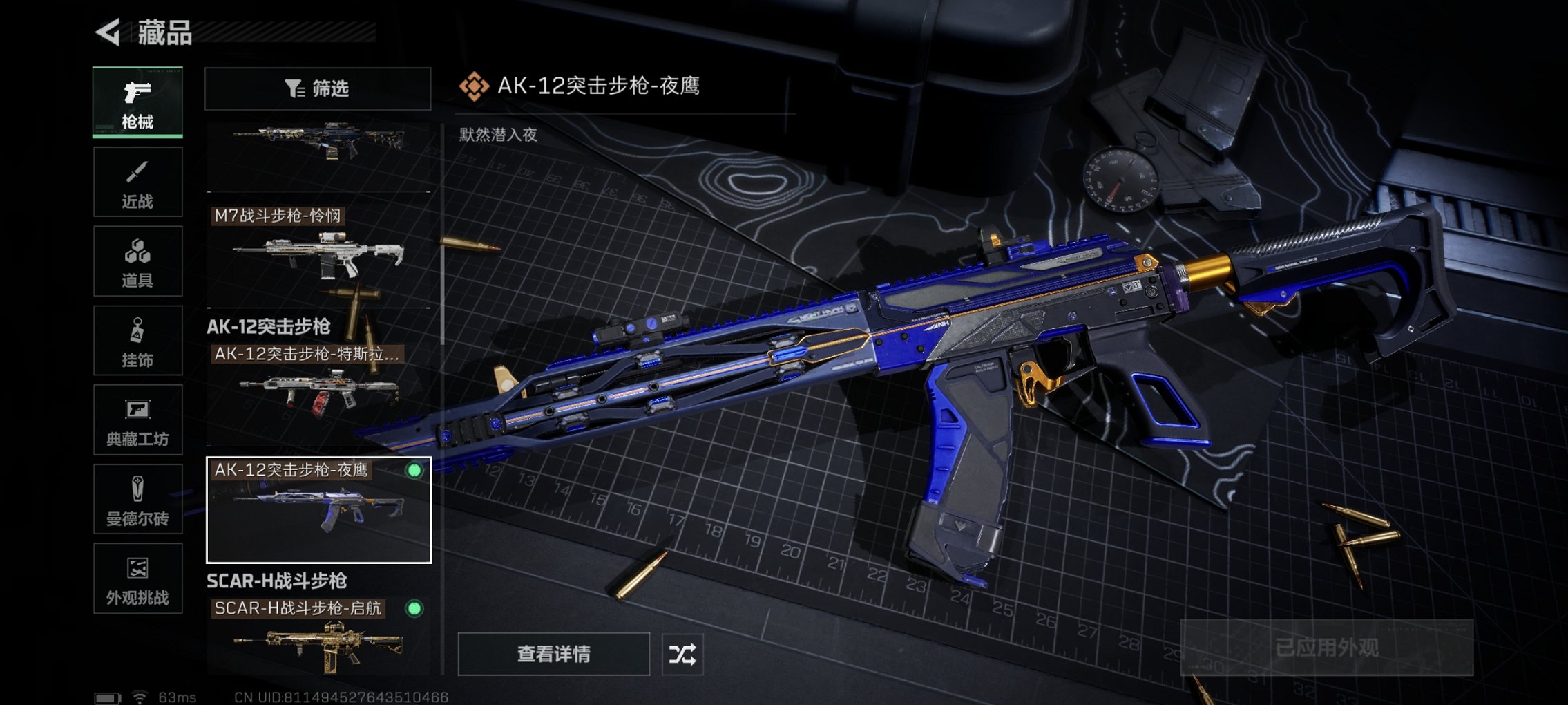Click the diamond emblem next to skin title
Image resolution: width=1568 pixels, height=705 pixels.
475,85
